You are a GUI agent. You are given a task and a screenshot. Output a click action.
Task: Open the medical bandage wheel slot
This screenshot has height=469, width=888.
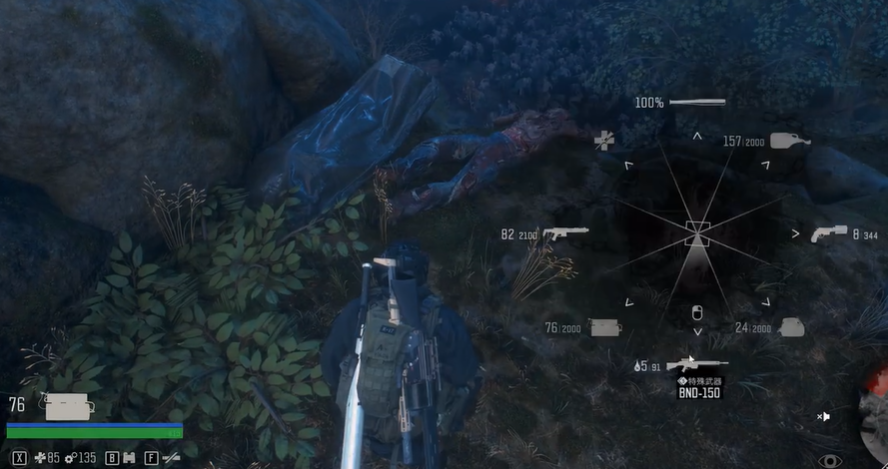pyautogui.click(x=604, y=141)
